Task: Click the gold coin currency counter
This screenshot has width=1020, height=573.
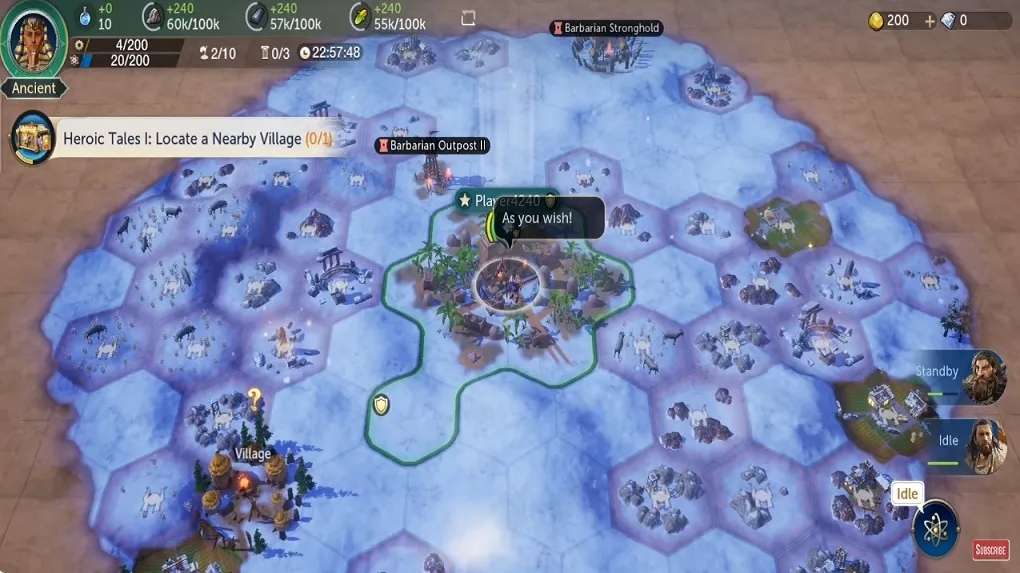Action: (889, 21)
